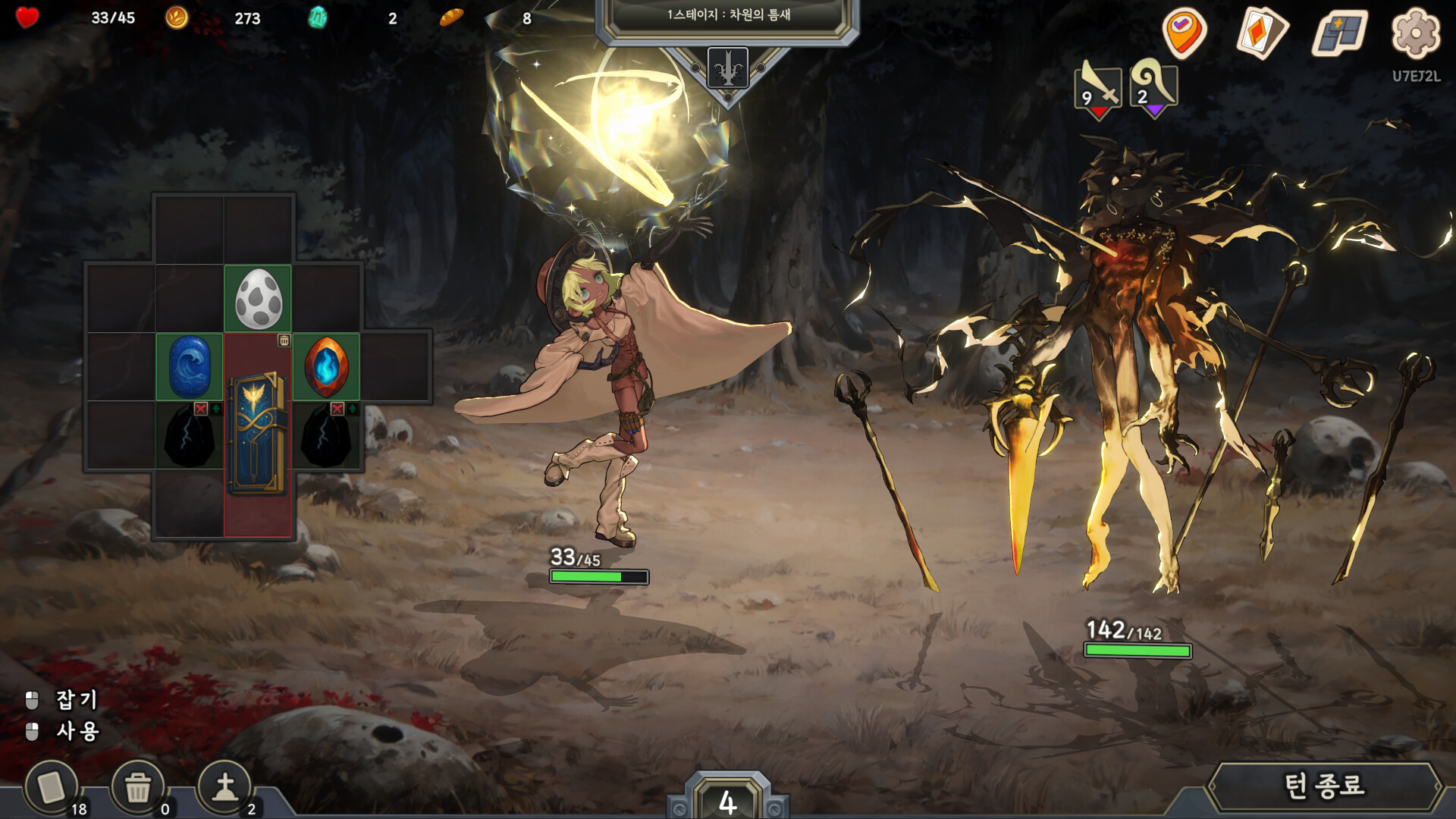Open the map tiles icon

coord(1341,33)
